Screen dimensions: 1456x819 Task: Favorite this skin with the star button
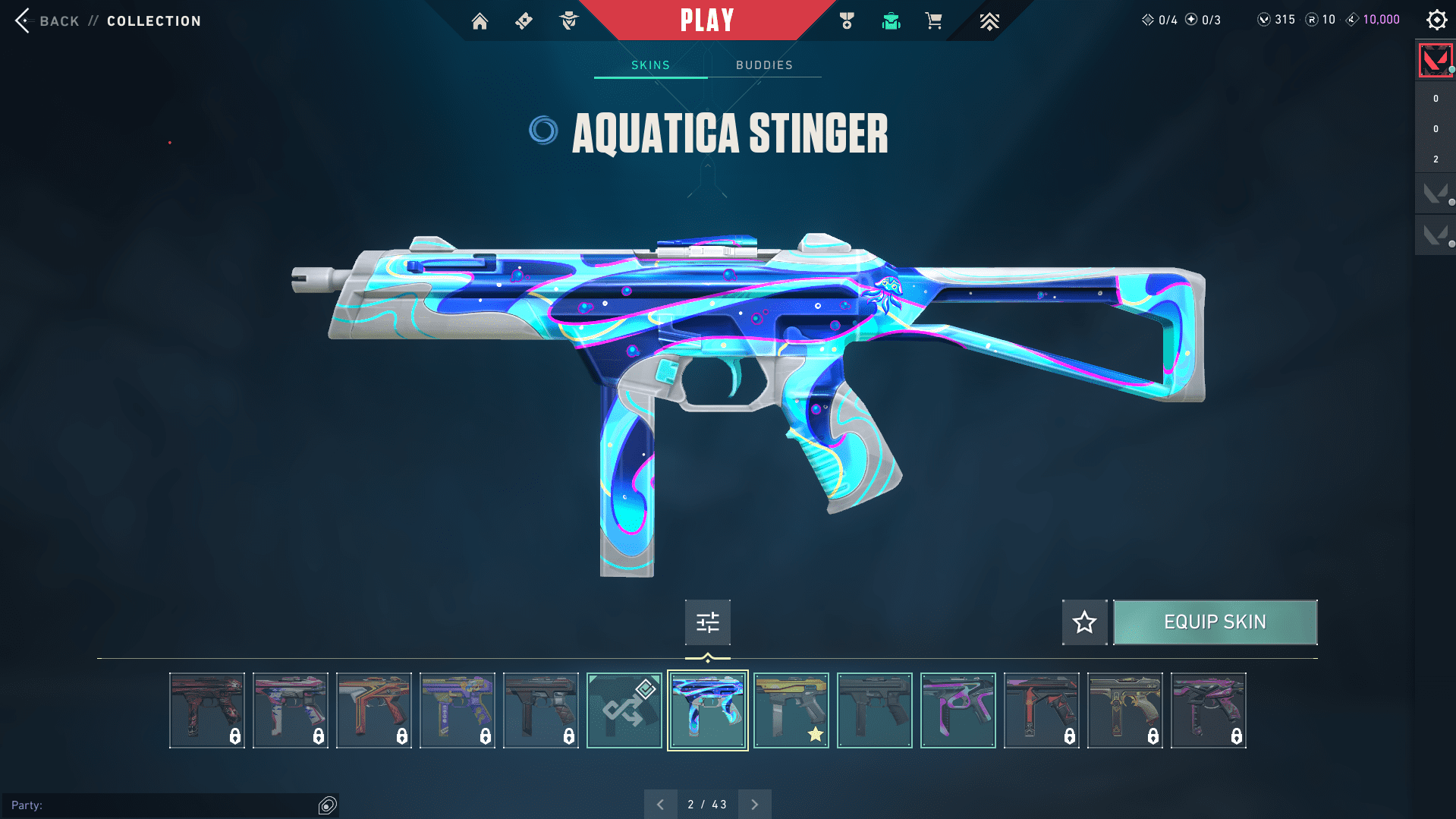pos(1084,622)
